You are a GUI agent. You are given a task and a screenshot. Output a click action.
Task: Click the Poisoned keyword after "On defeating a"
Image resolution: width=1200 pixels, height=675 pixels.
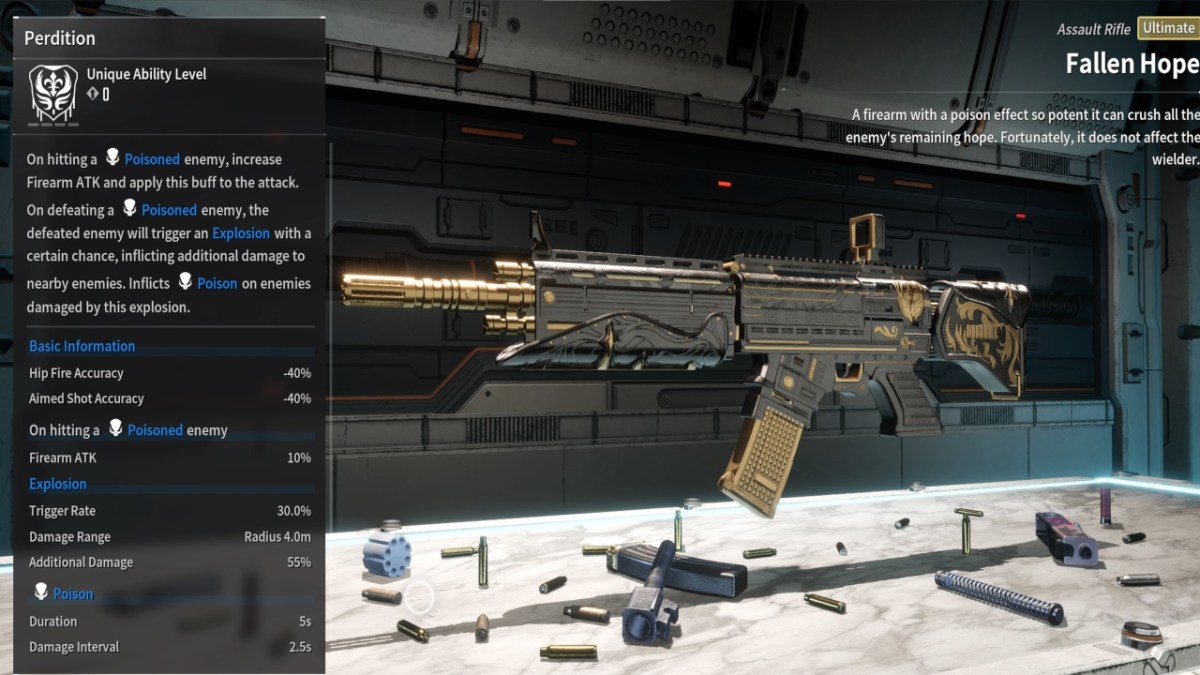pyautogui.click(x=169, y=210)
